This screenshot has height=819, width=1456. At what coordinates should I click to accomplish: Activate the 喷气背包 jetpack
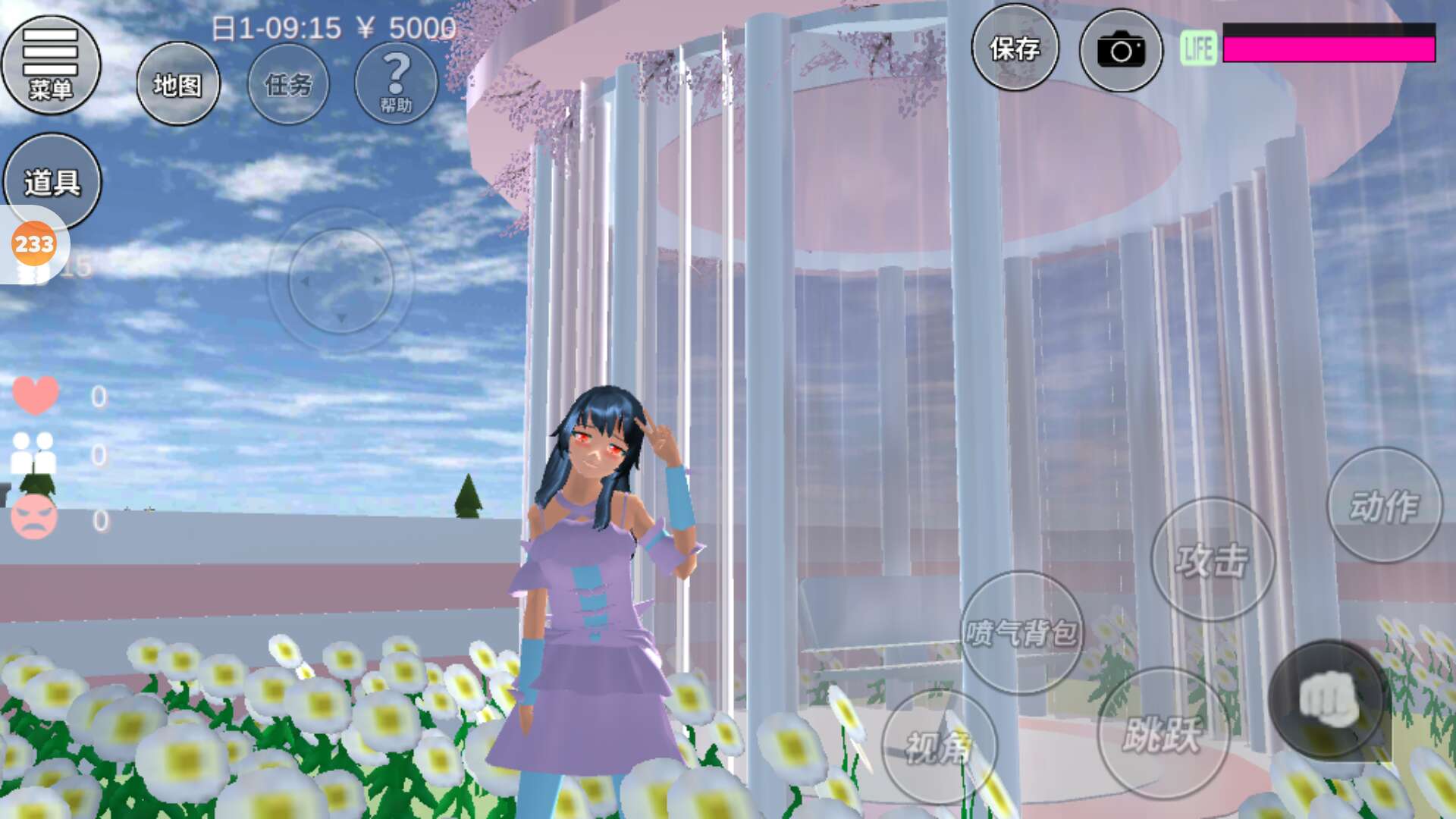[1021, 632]
